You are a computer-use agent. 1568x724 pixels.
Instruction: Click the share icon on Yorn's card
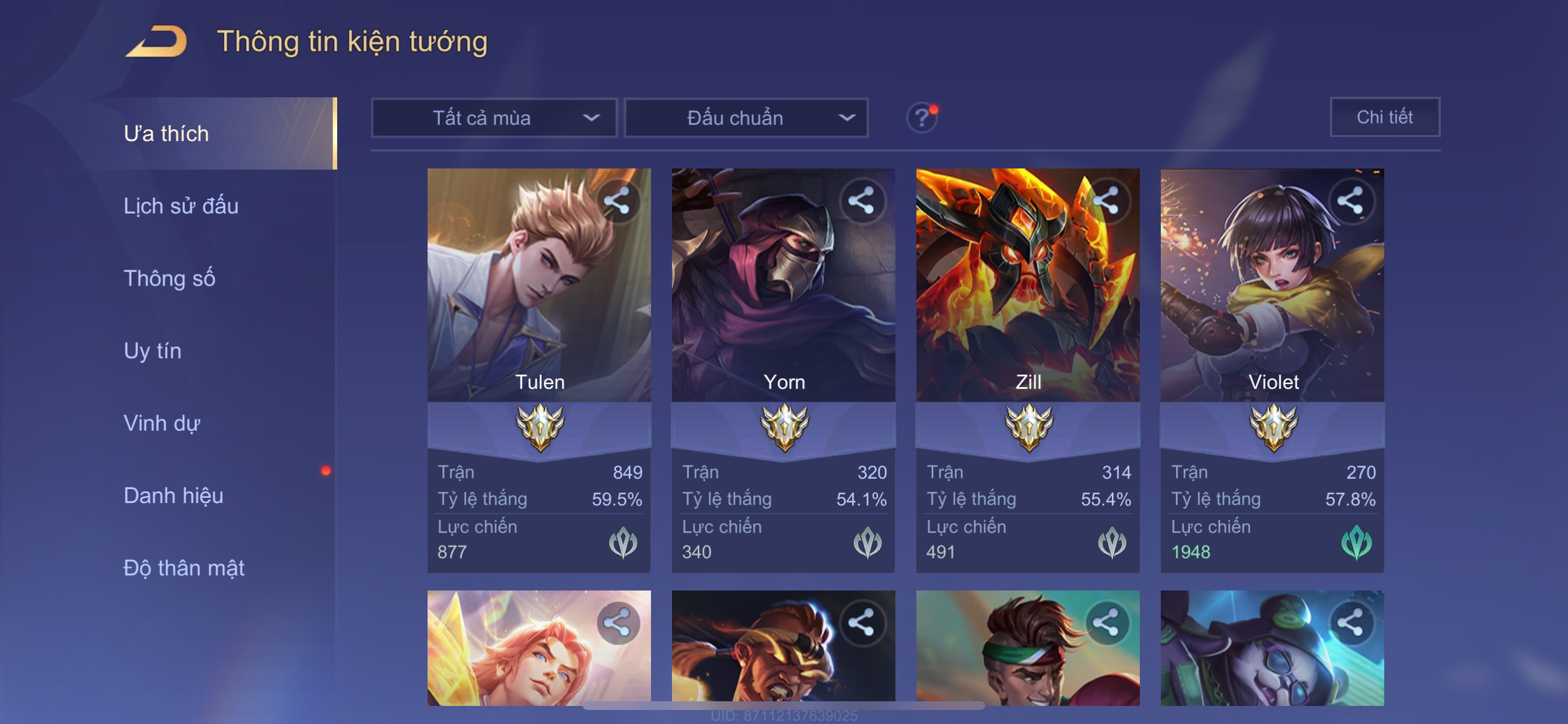(862, 201)
